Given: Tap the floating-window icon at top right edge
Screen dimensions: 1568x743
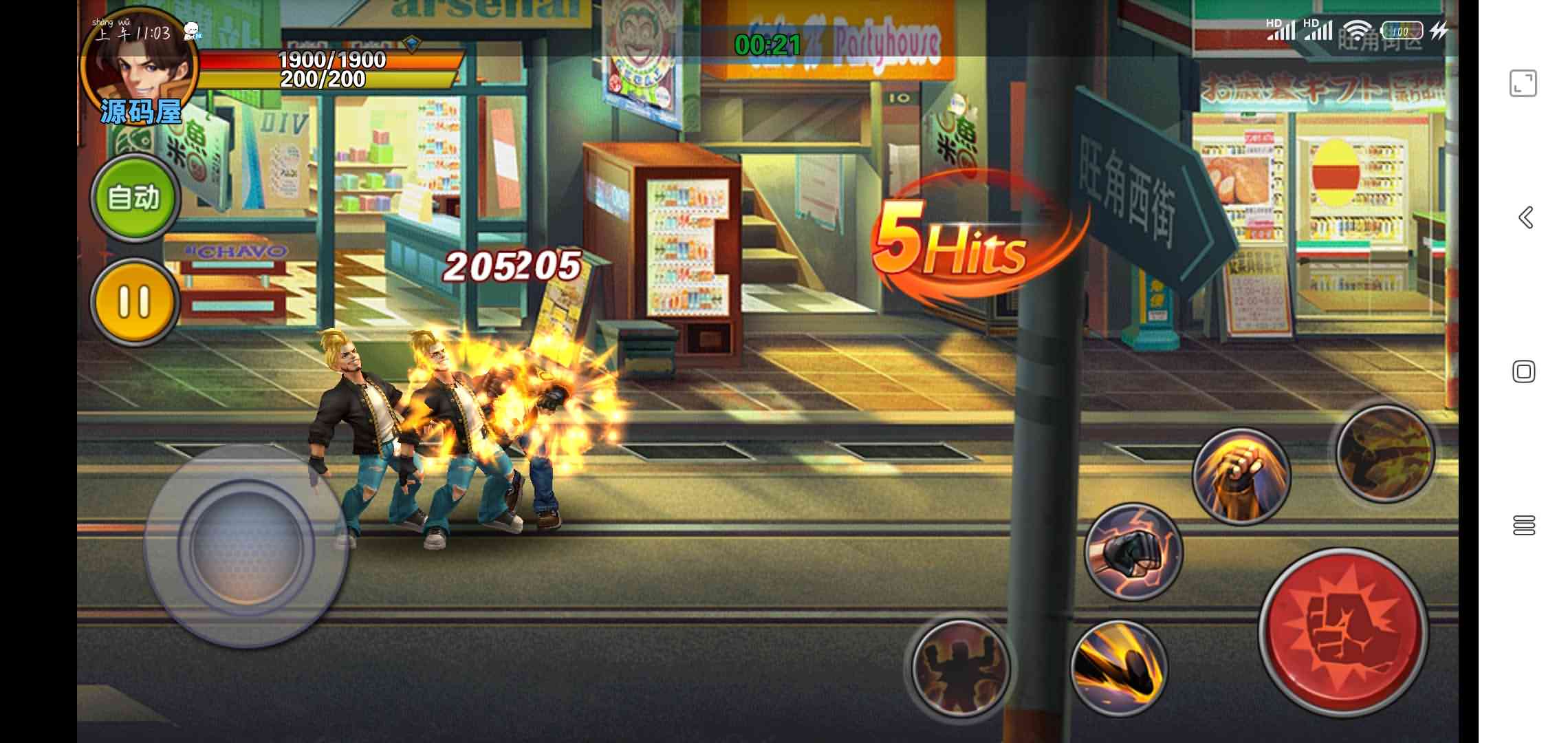Looking at the screenshot, I should pyautogui.click(x=1524, y=83).
